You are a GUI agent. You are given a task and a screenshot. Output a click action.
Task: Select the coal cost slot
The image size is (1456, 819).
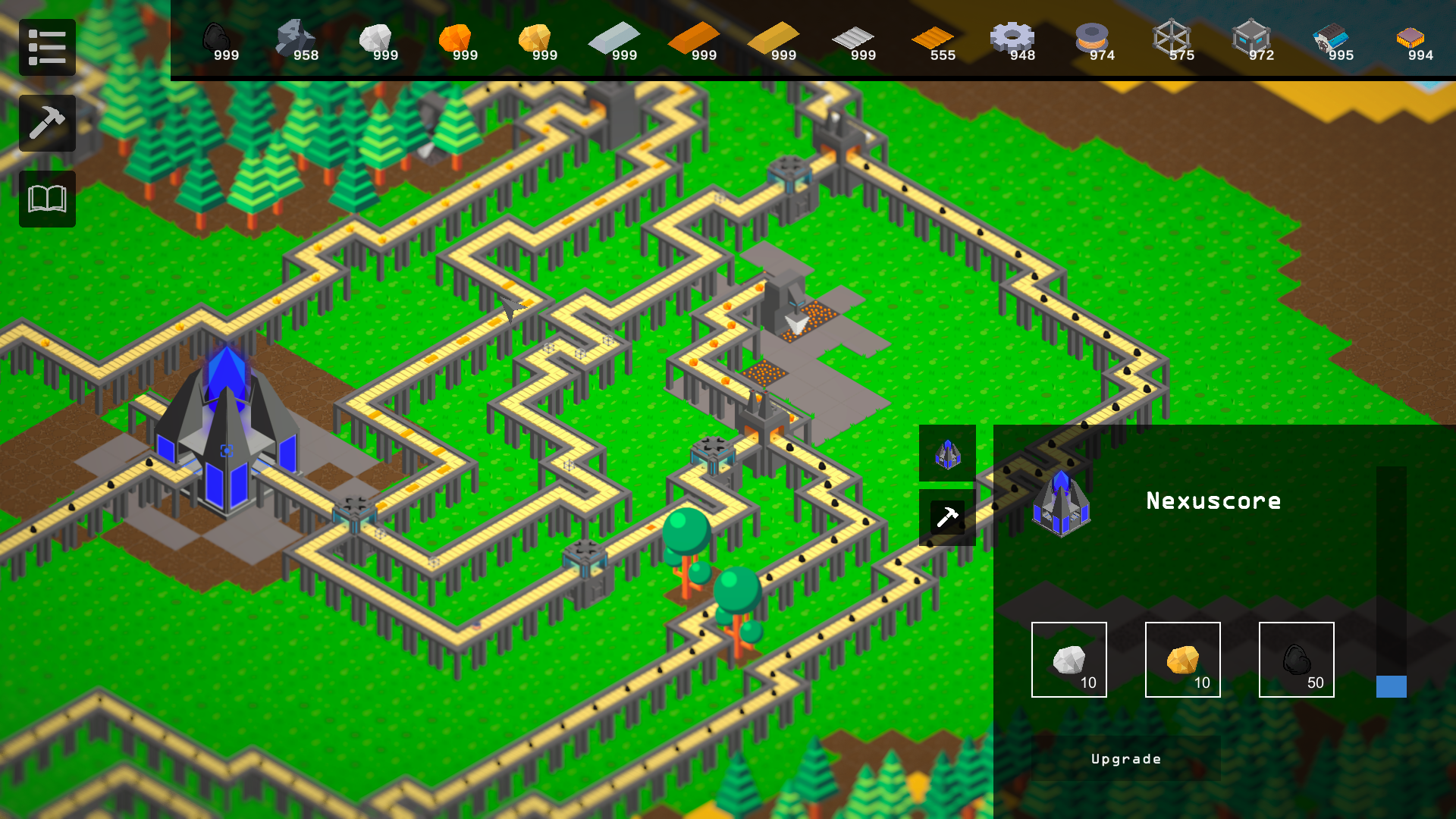point(1296,660)
